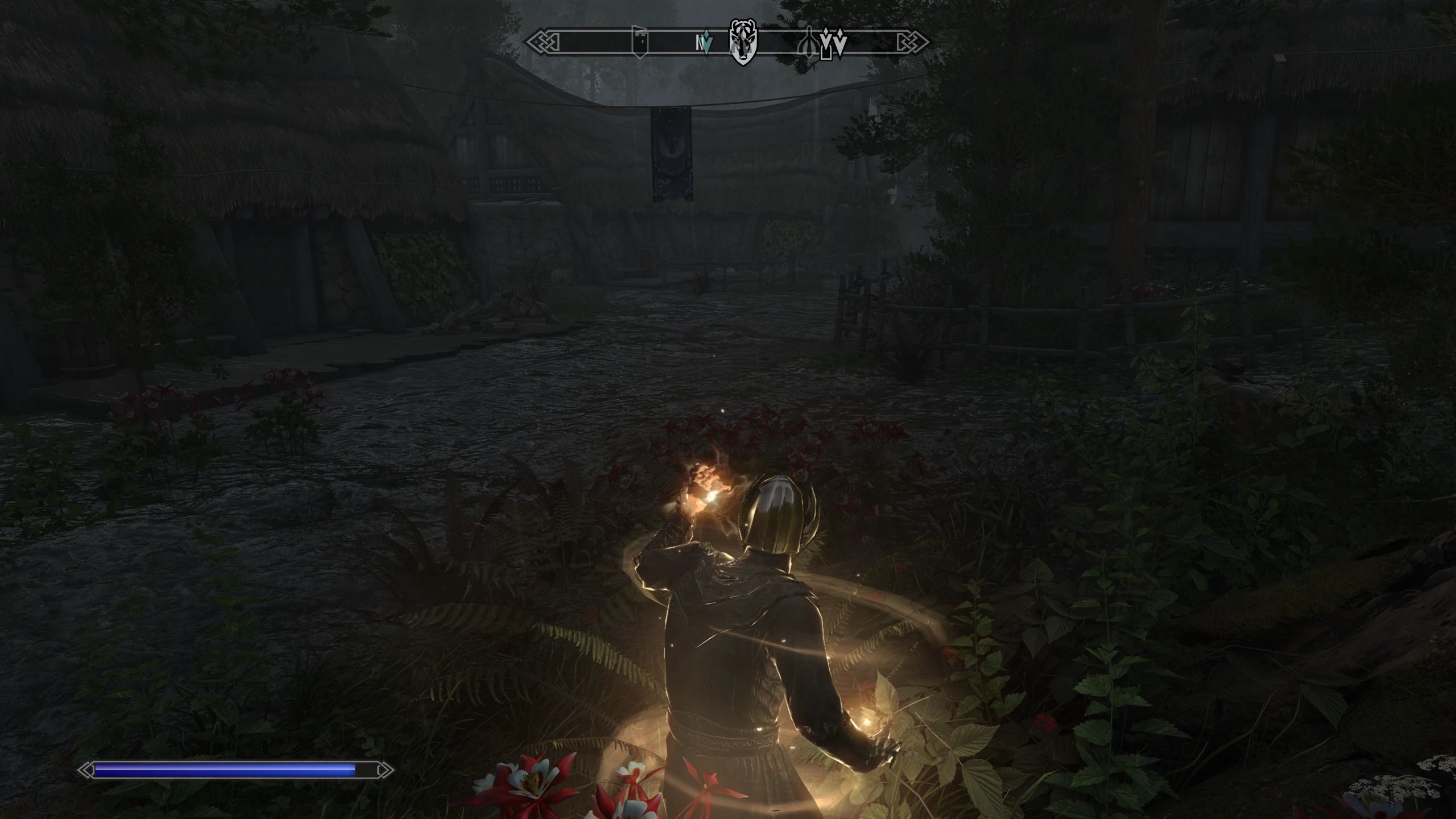The image size is (1456, 819).
Task: Select the left white diamond quest marker
Action: click(x=826, y=41)
